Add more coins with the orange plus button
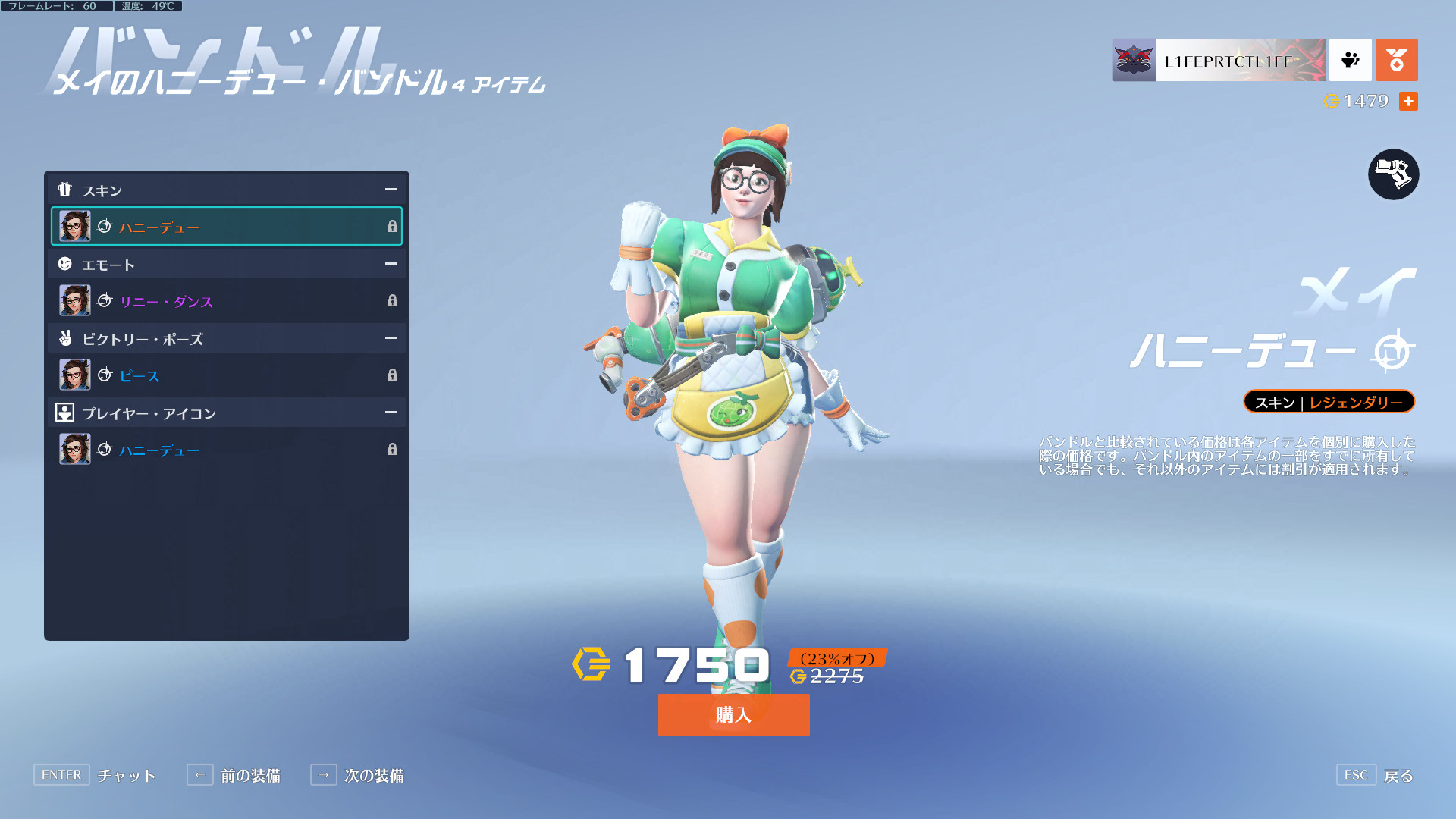Screen dimensions: 1456x819 pyautogui.click(x=1408, y=101)
